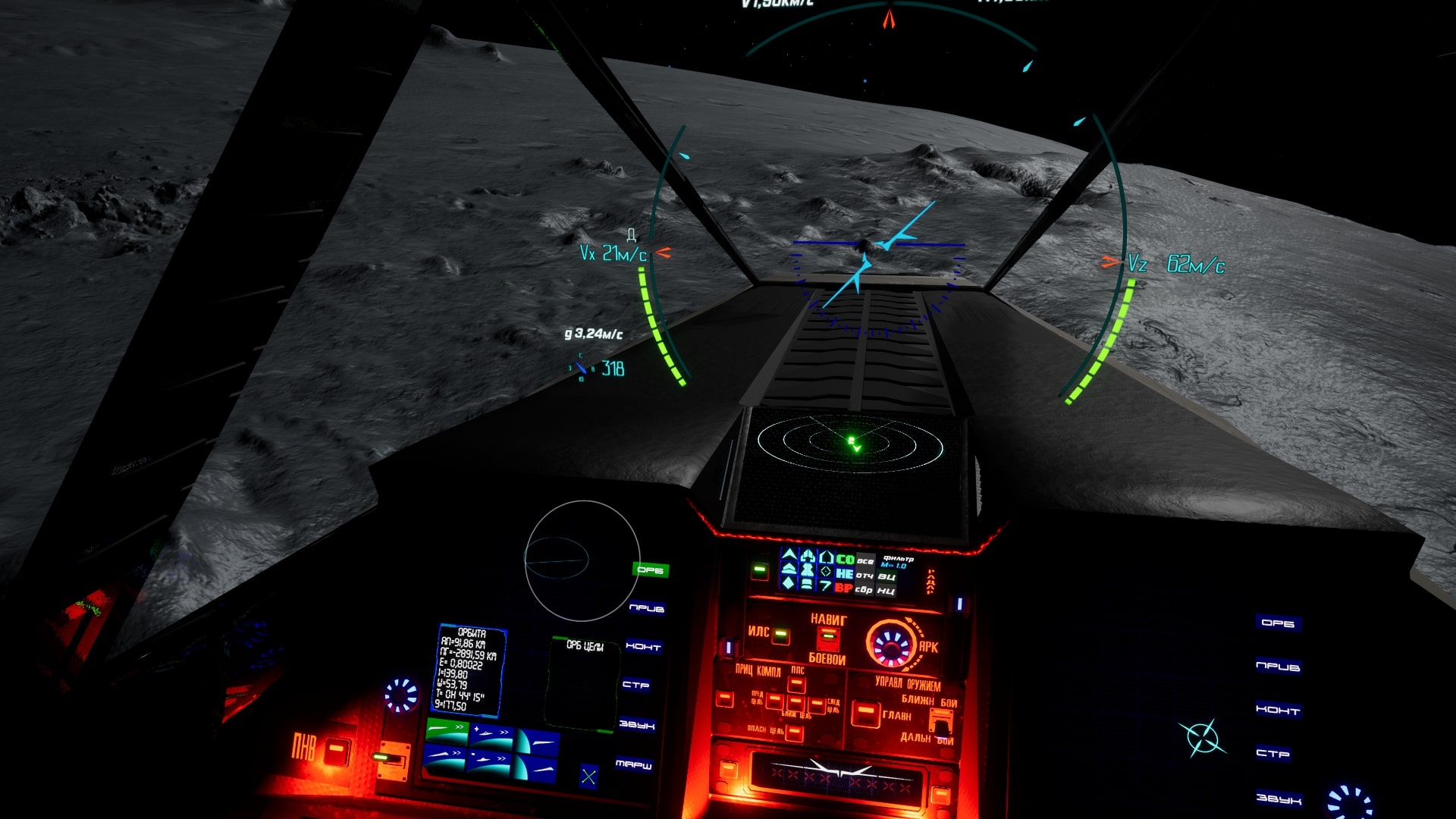Viewport: 1456px width, 819px height.
Task: Select the green СО radar filter
Action: 845,560
